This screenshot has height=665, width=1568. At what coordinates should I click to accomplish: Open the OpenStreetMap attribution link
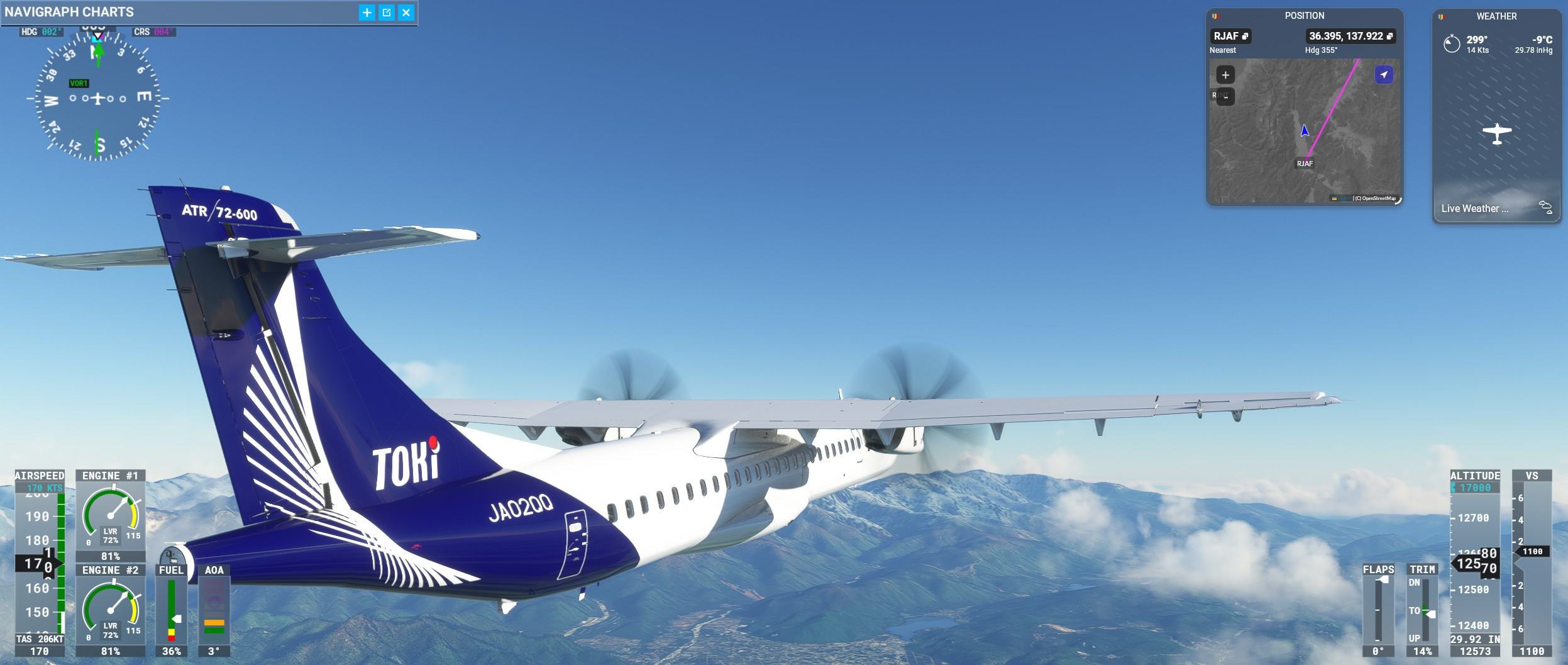pos(1378,198)
